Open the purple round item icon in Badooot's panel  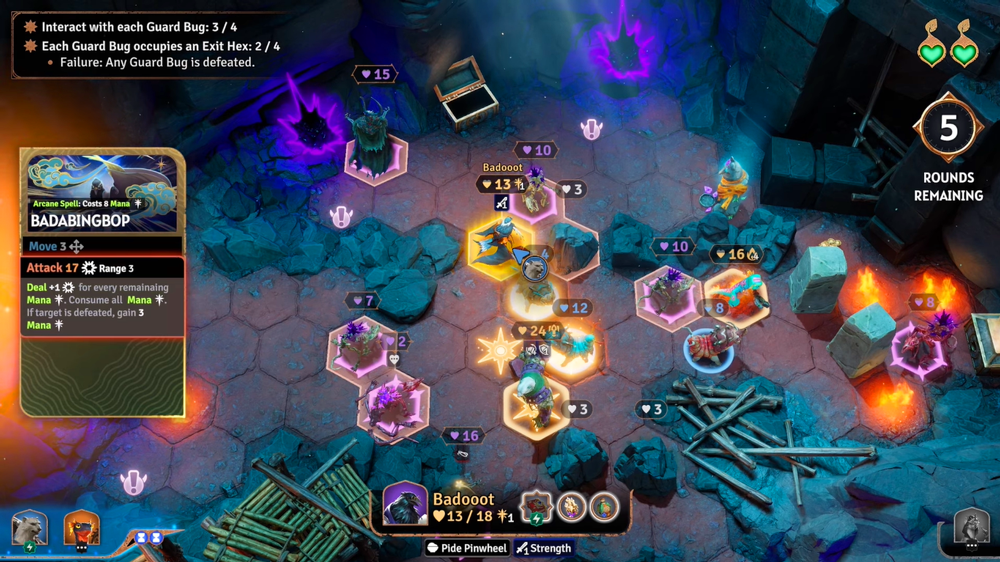coord(572,506)
